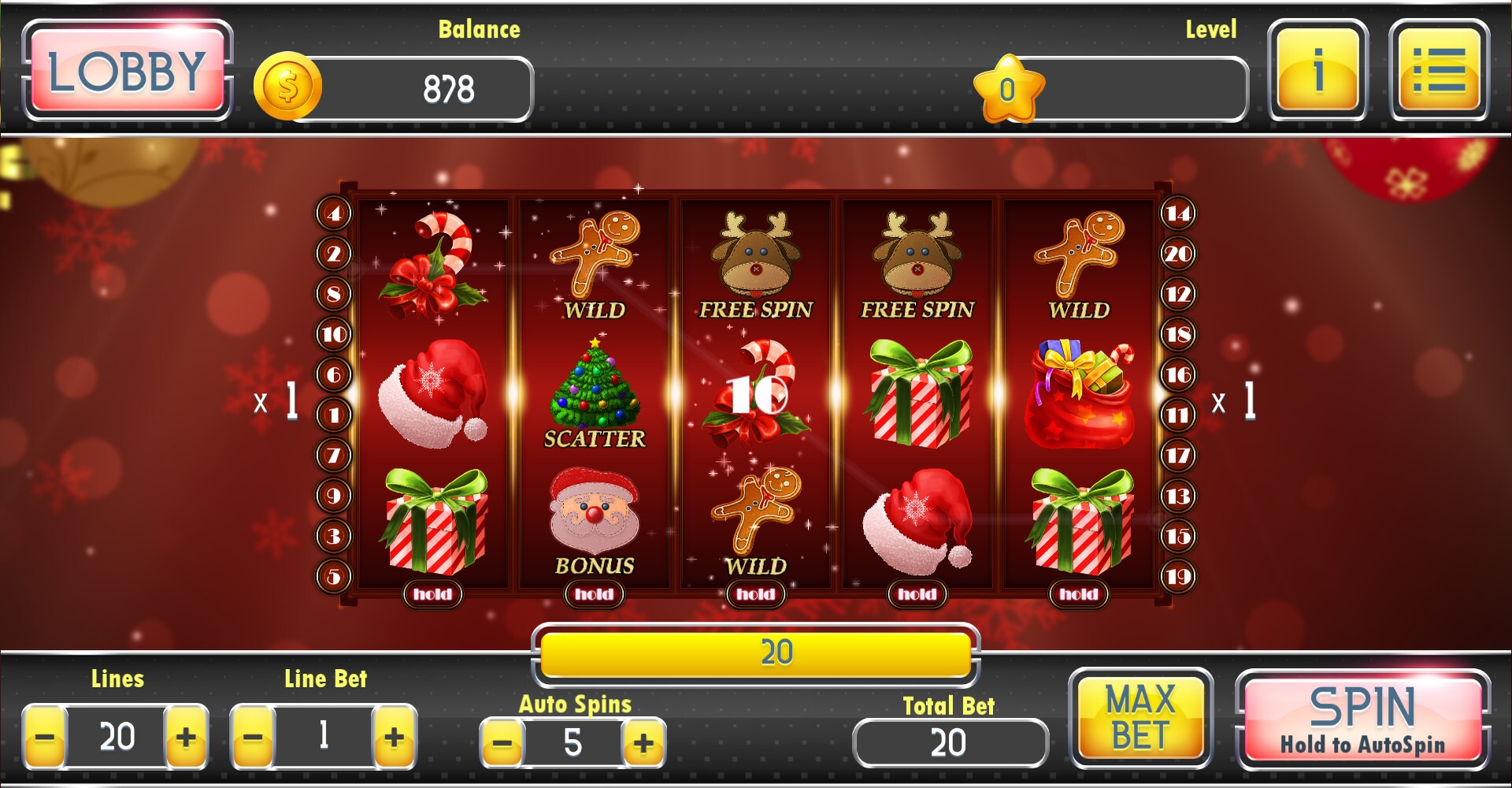Image resolution: width=1512 pixels, height=788 pixels.
Task: Select the reindeer FREE SPIN symbol on reel three
Action: tap(755, 252)
